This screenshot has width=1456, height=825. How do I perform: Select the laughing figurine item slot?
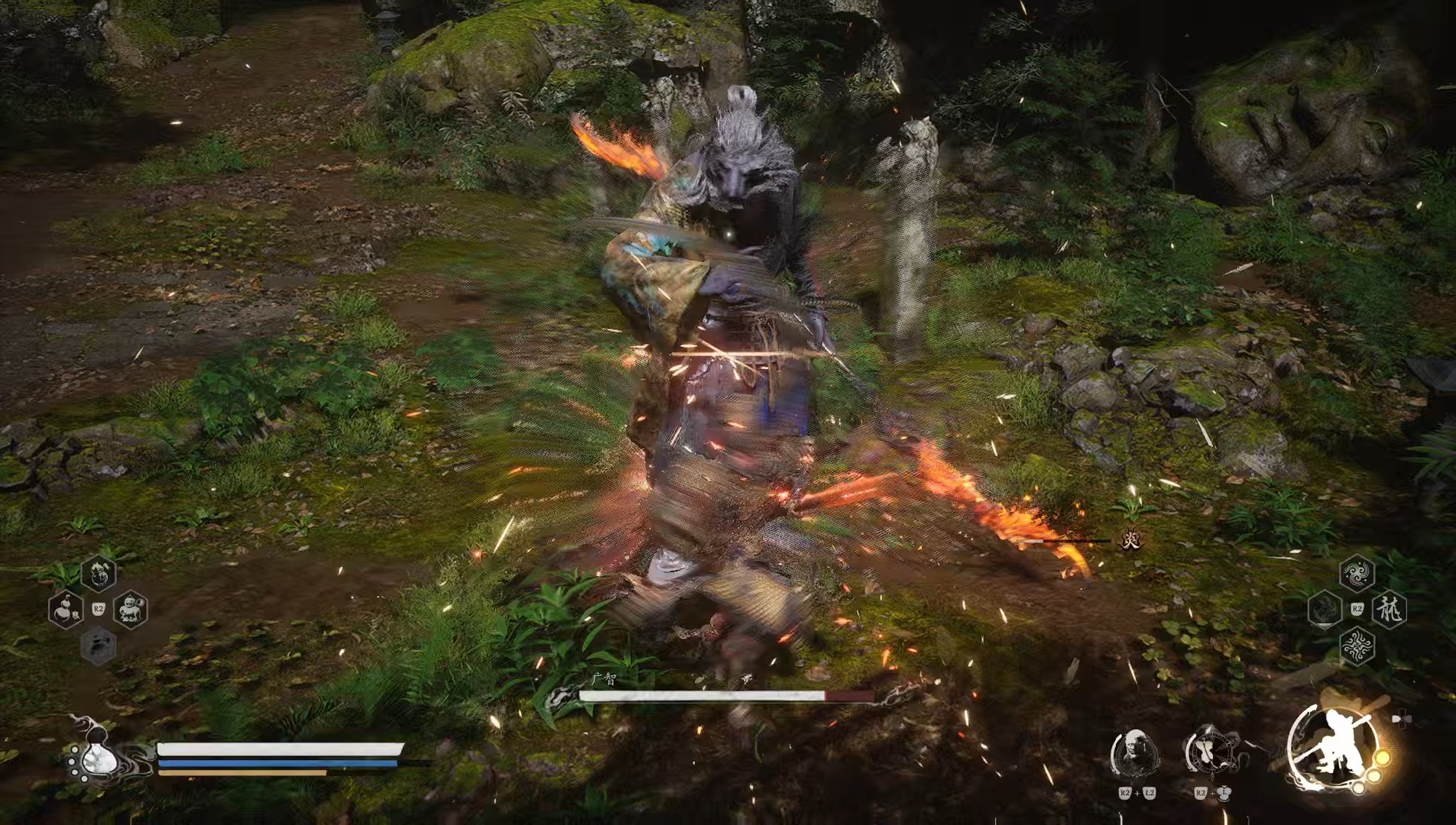[131, 610]
